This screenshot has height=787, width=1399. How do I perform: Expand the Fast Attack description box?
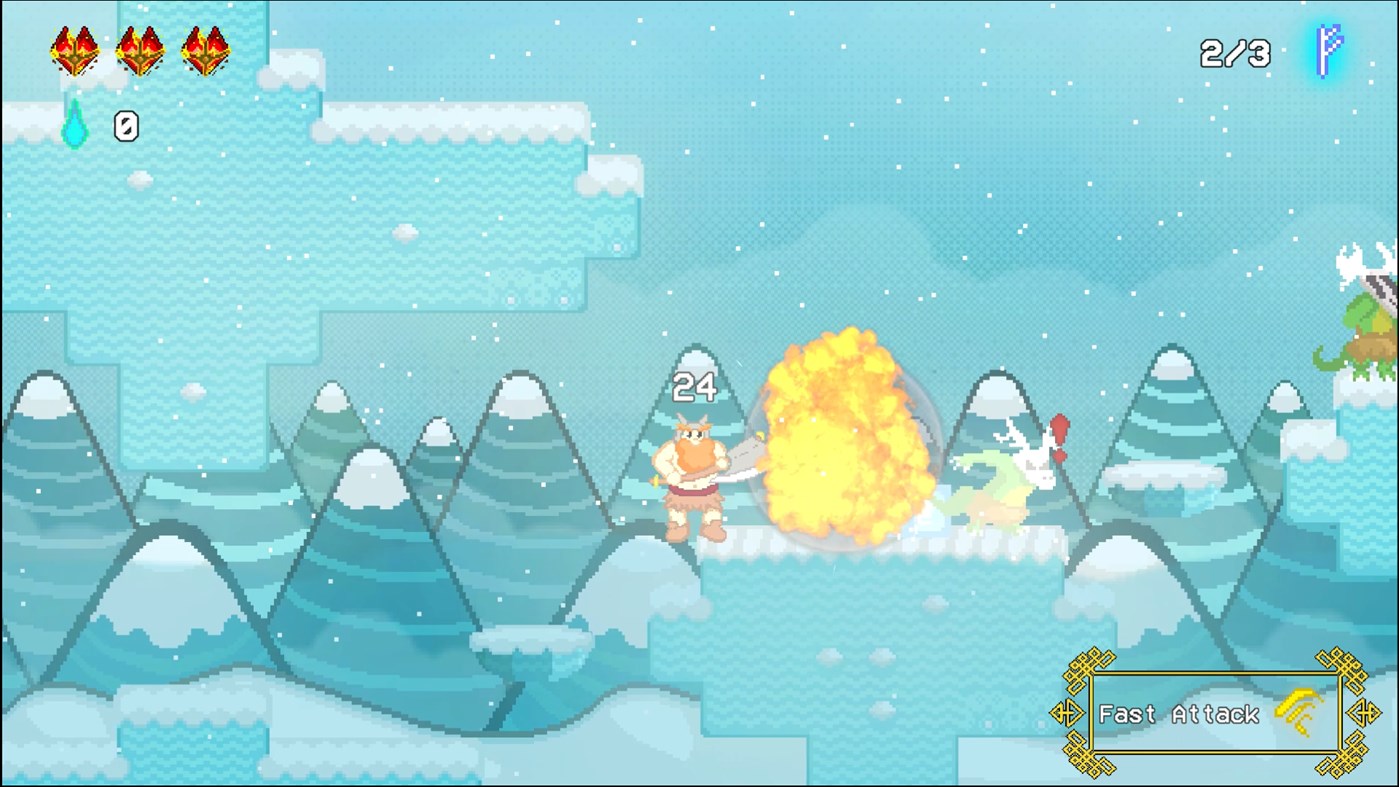1215,712
